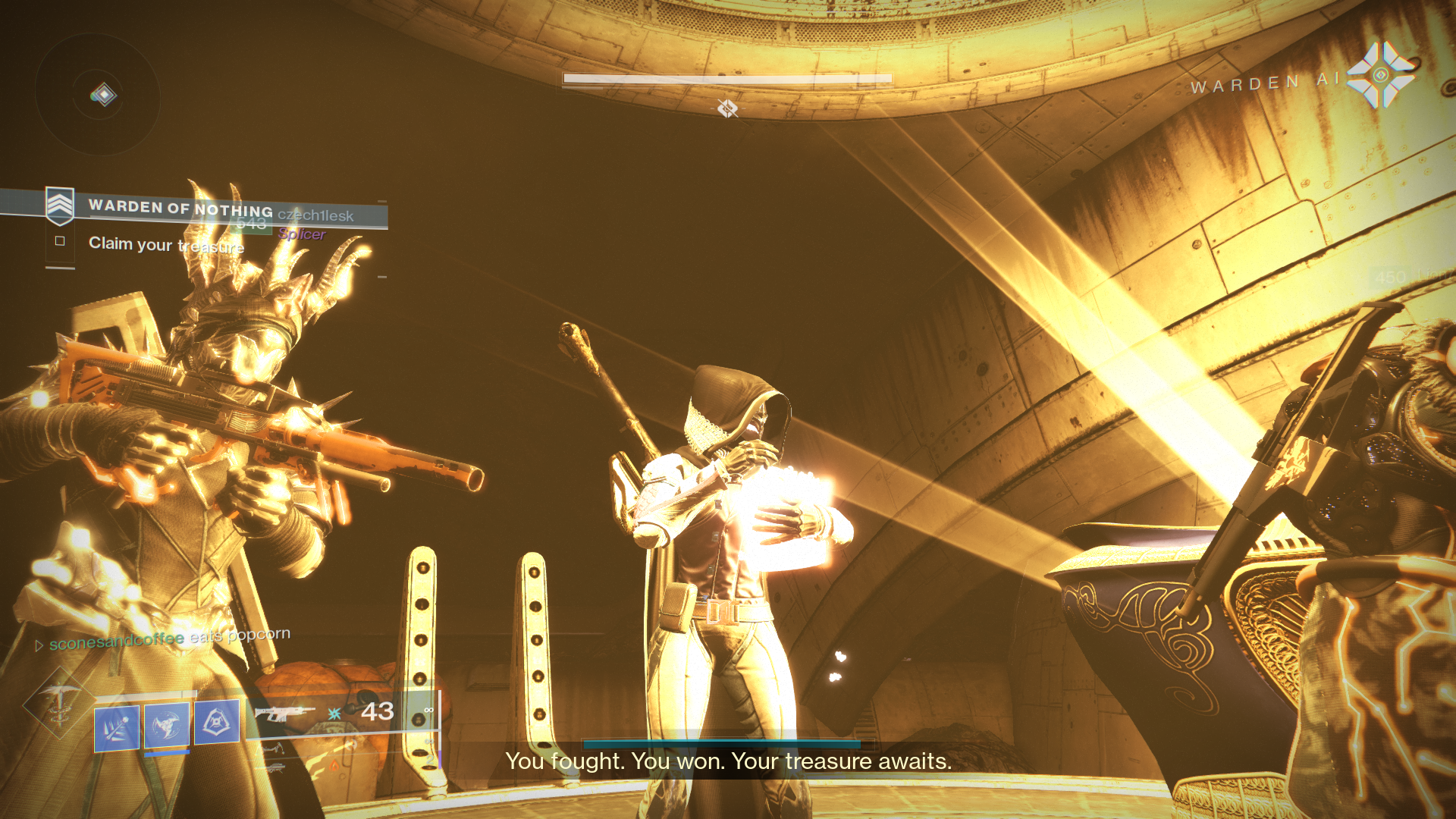Open the sconesandcoffee emote feed message
The image size is (1456, 819).
(x=170, y=639)
